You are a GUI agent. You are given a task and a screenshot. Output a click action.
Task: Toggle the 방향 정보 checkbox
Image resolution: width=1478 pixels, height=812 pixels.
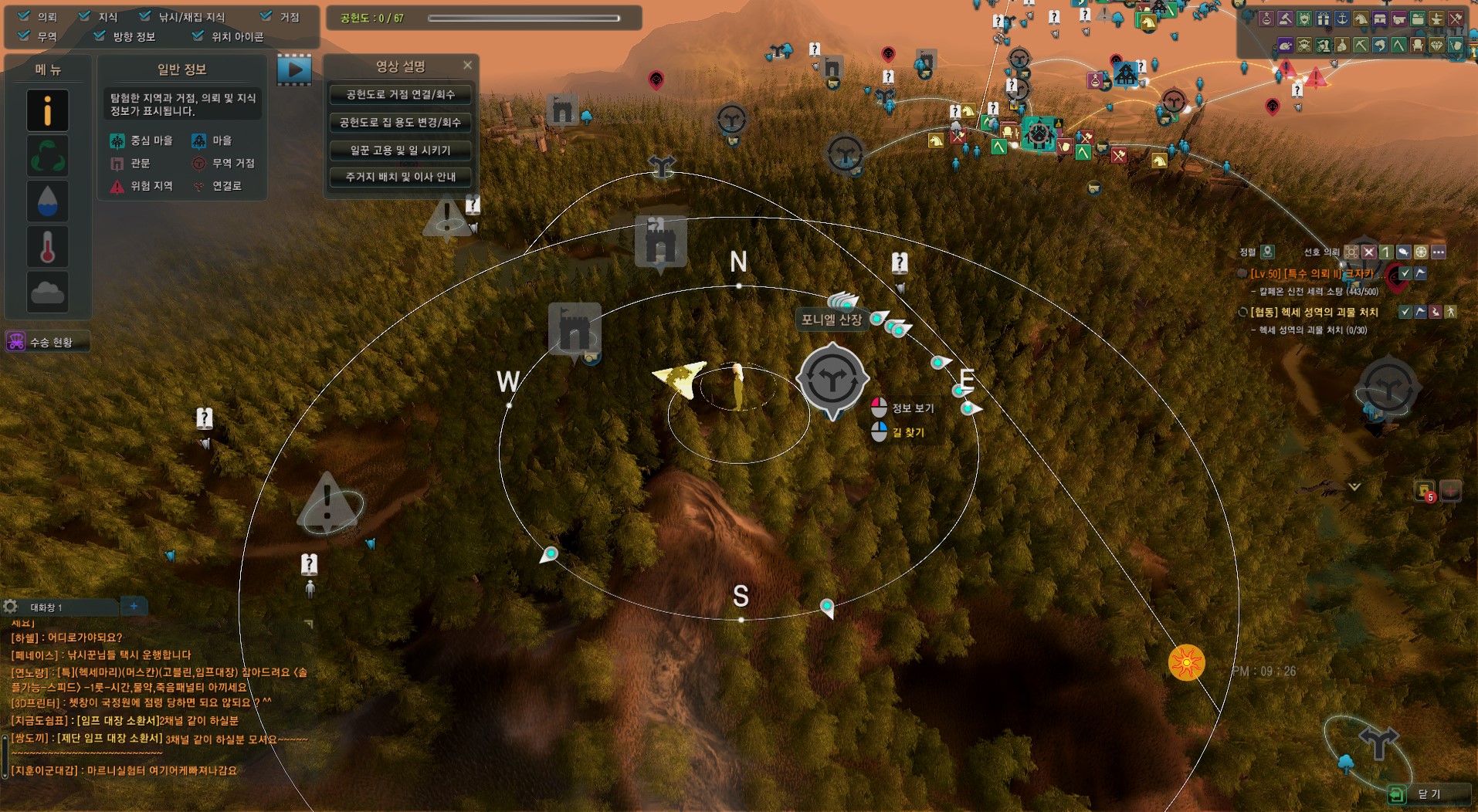100,36
